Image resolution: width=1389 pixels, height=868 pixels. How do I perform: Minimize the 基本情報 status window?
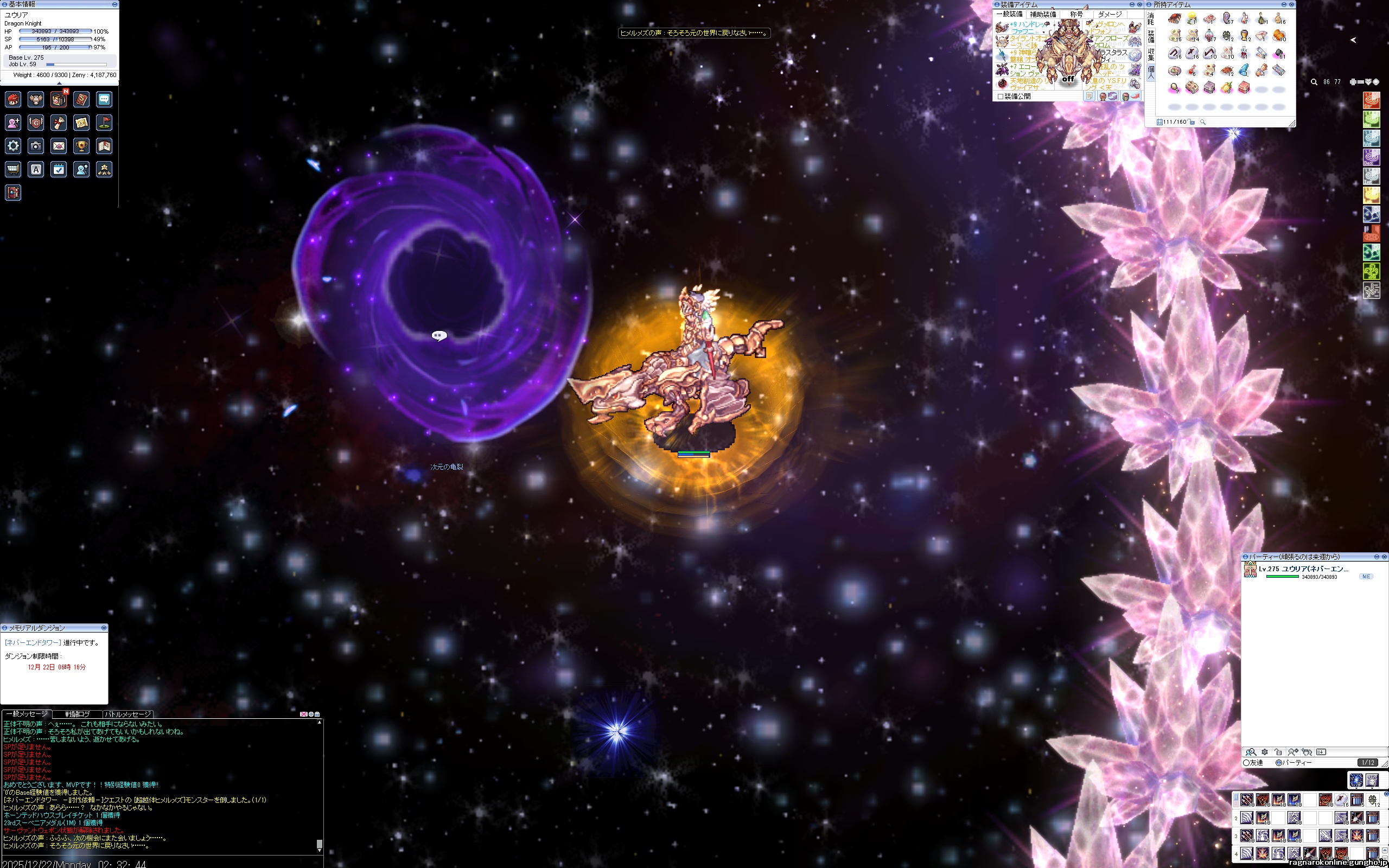[115, 4]
